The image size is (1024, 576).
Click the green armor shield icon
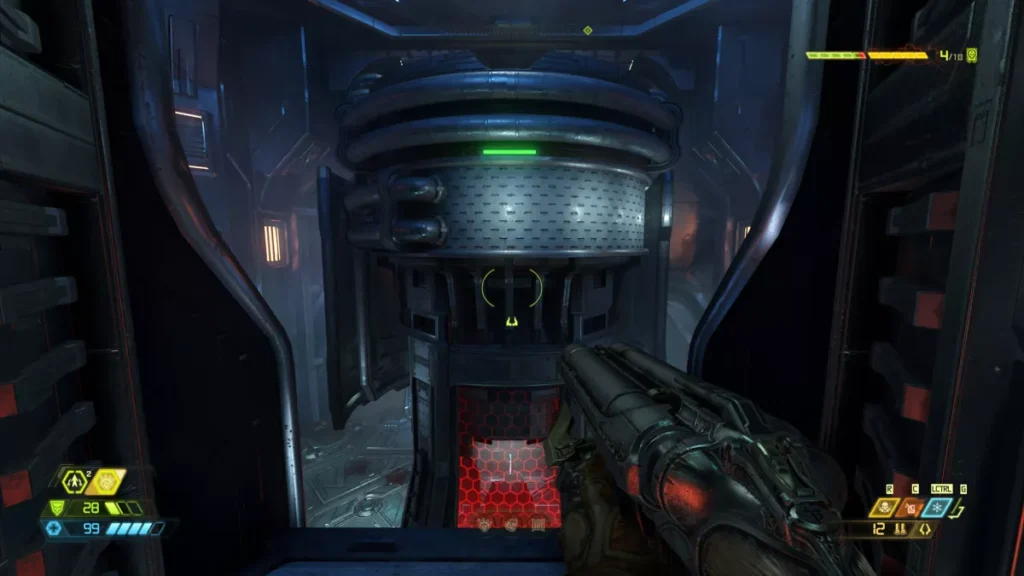tap(56, 508)
